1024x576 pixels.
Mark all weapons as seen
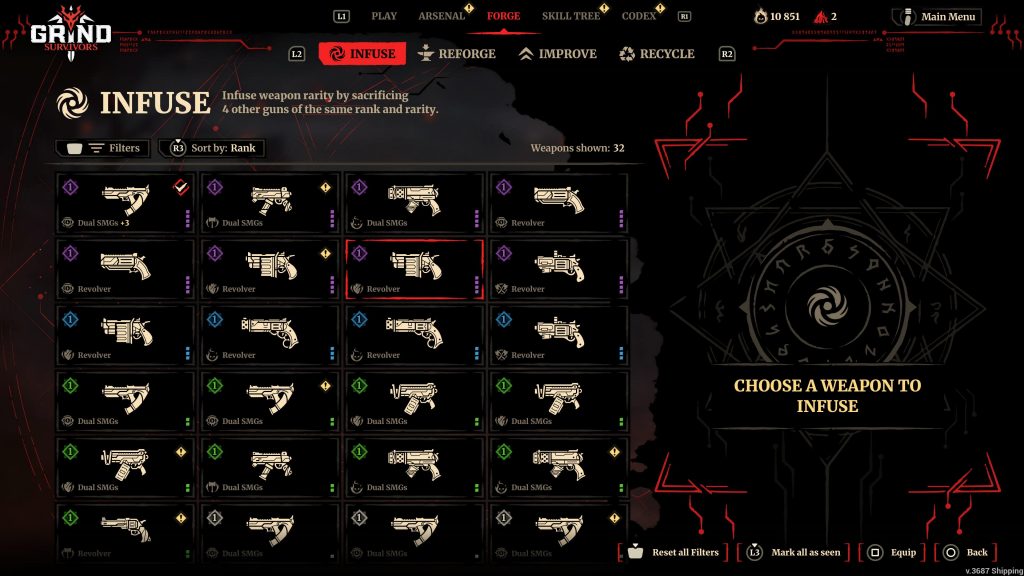pyautogui.click(x=797, y=552)
